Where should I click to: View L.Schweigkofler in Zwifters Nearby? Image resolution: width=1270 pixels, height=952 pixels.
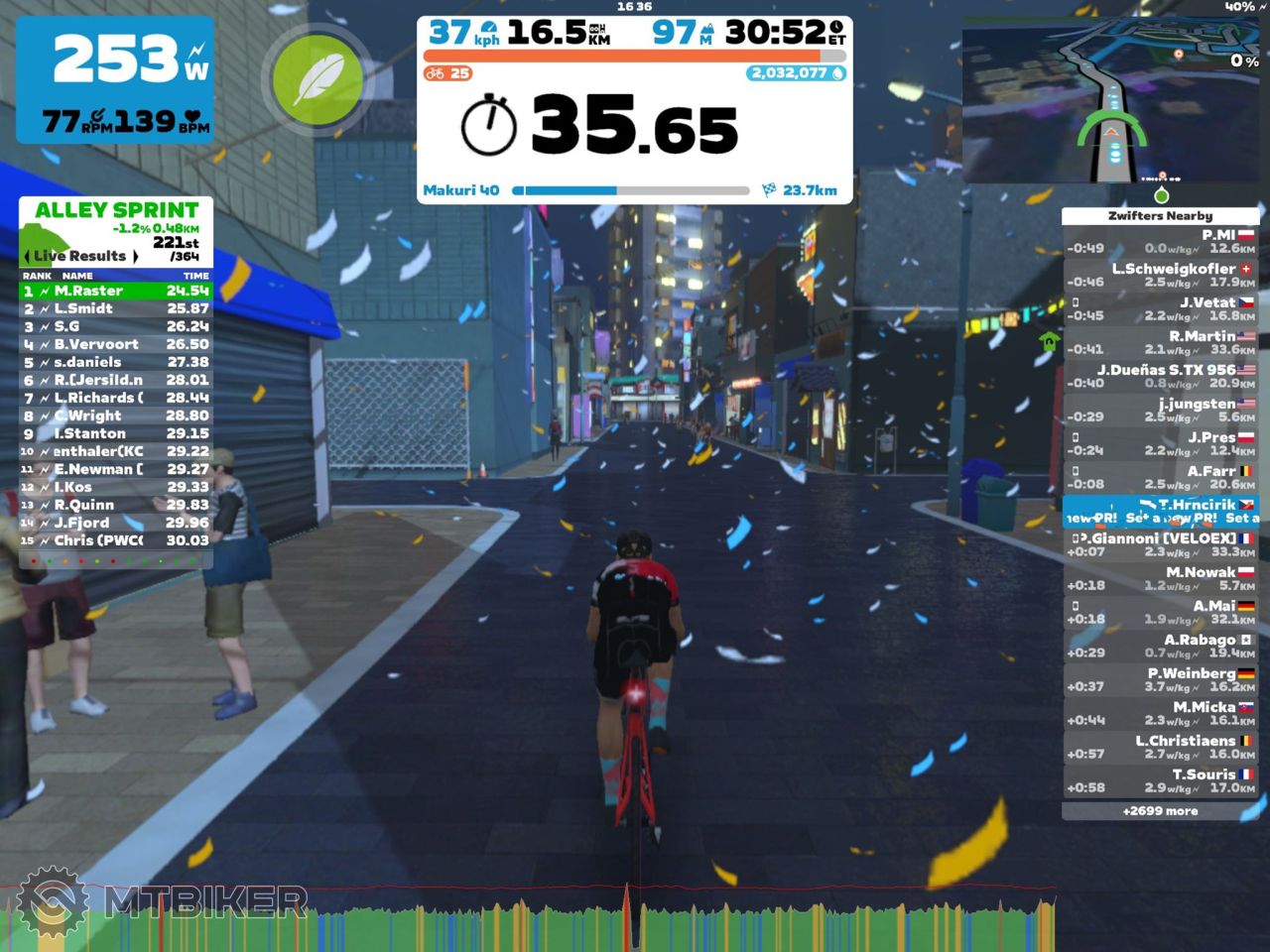click(x=1160, y=275)
